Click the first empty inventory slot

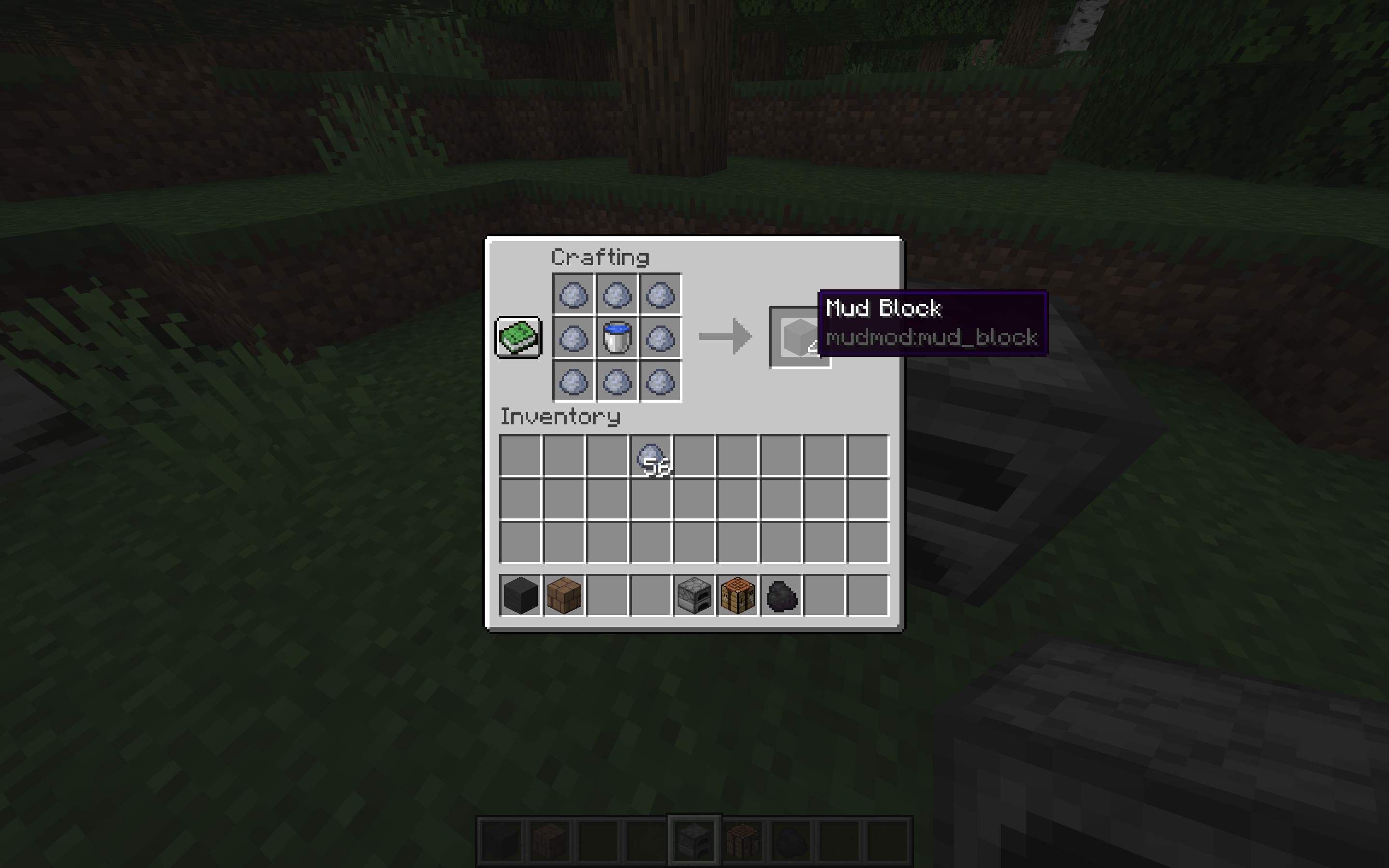(x=521, y=456)
